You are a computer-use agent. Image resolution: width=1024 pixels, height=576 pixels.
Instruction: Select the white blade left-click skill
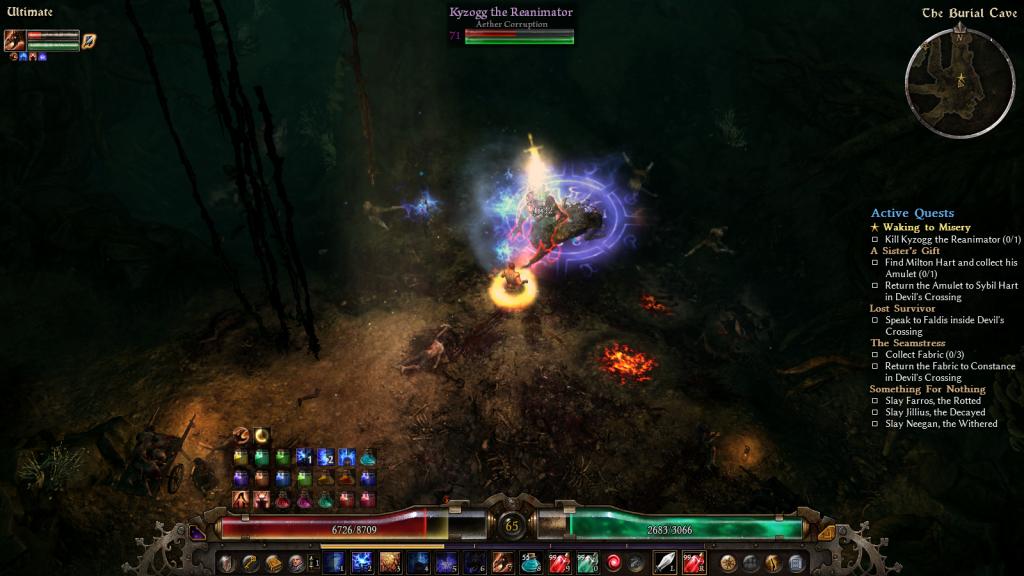(x=664, y=562)
